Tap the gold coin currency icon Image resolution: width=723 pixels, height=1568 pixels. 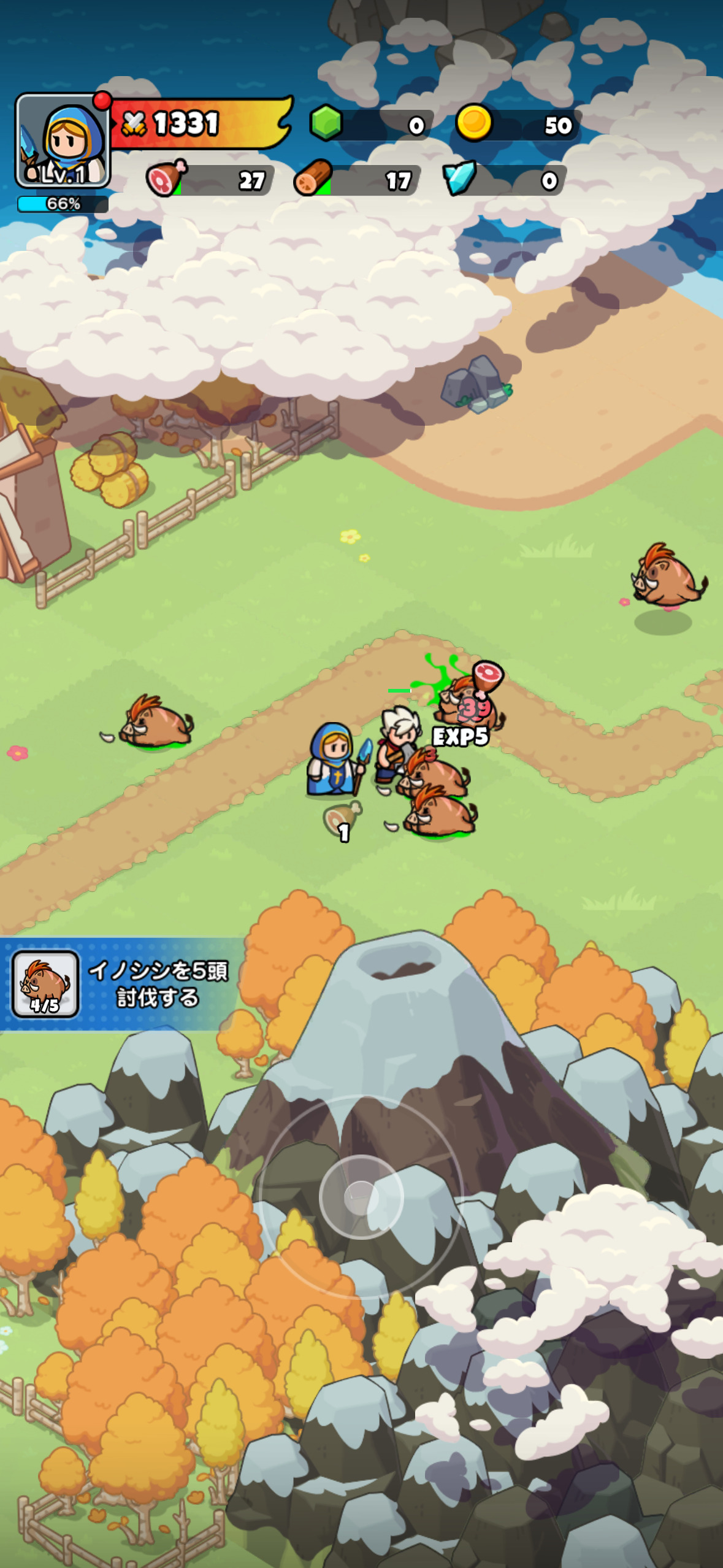coord(474,123)
